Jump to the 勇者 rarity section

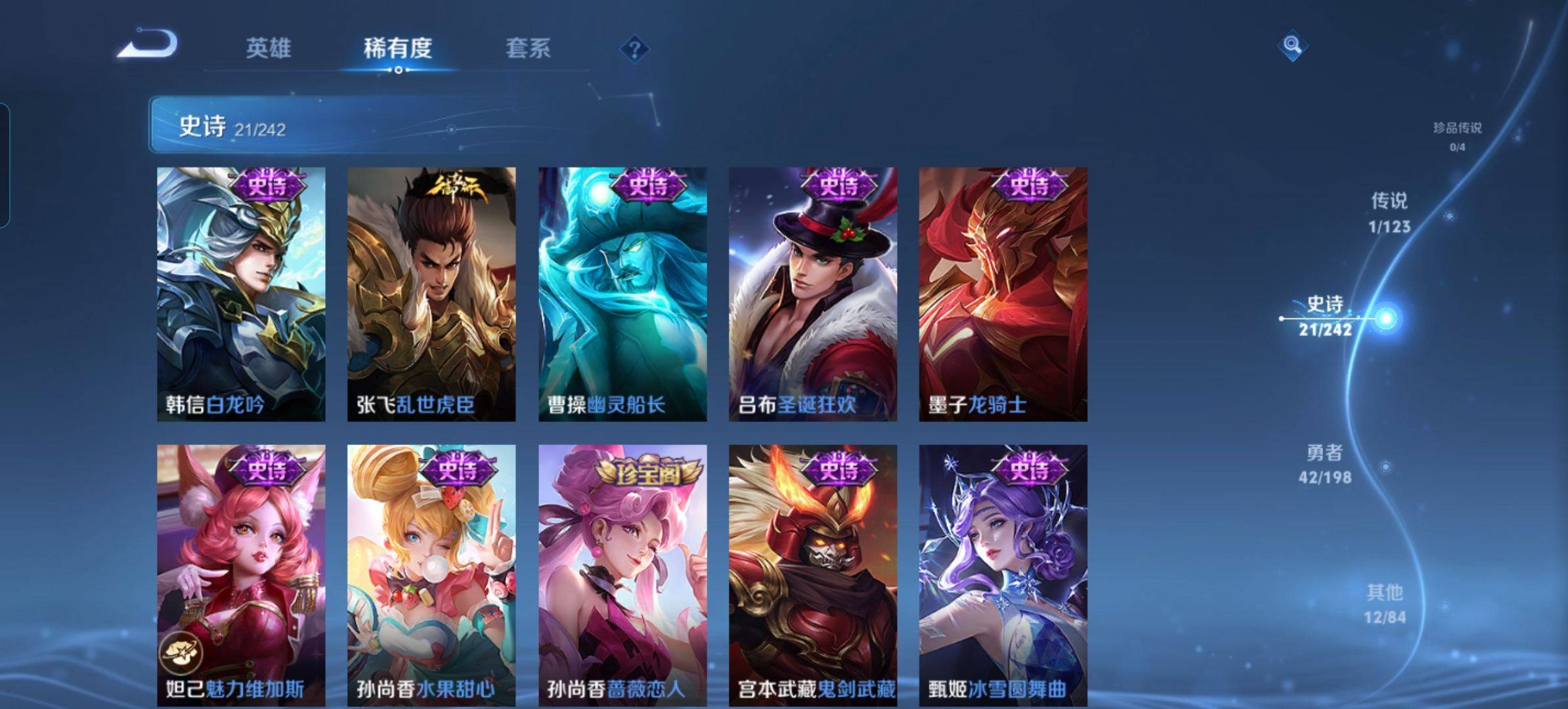coord(1325,463)
